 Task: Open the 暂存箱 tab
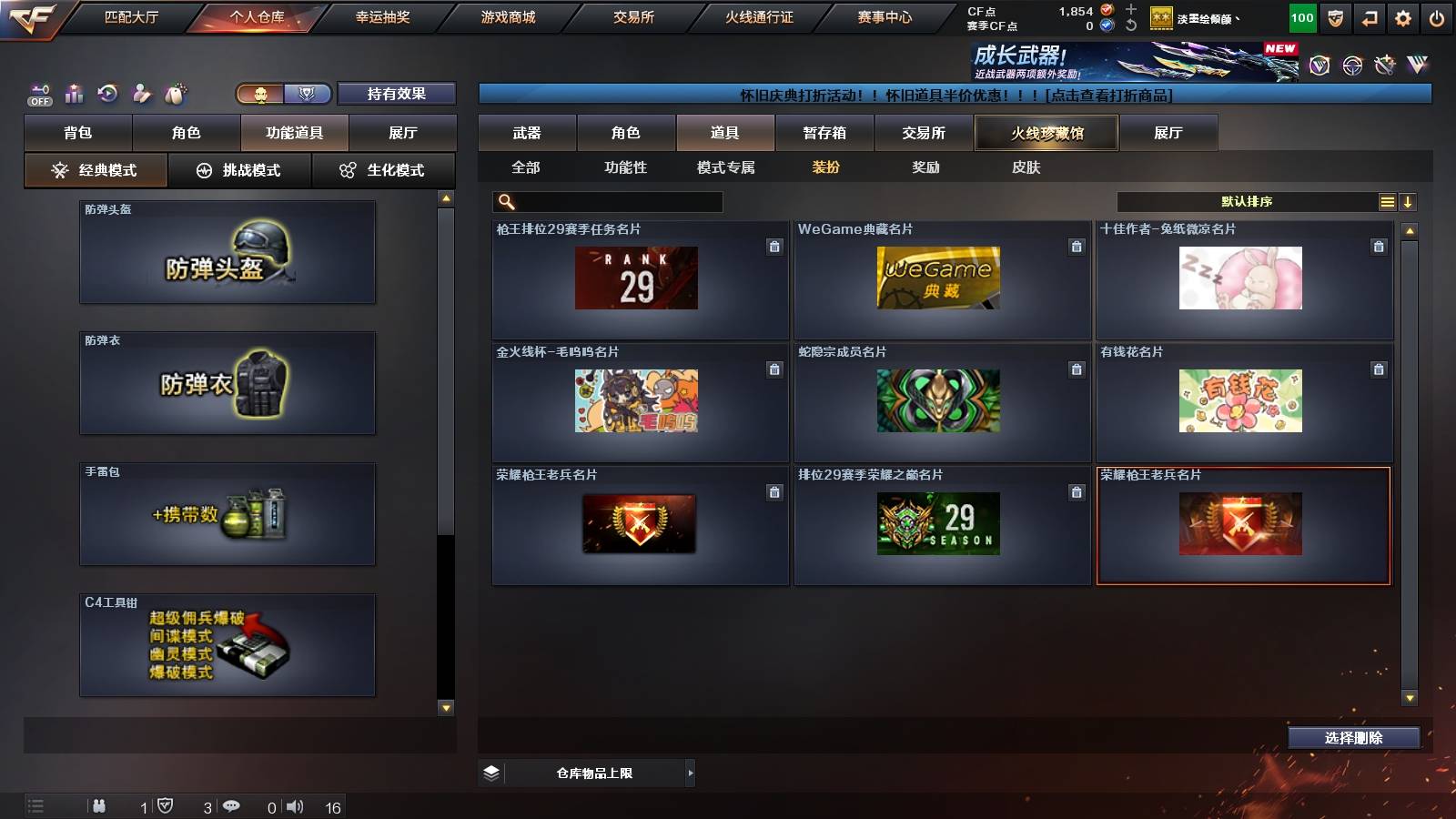(x=826, y=132)
